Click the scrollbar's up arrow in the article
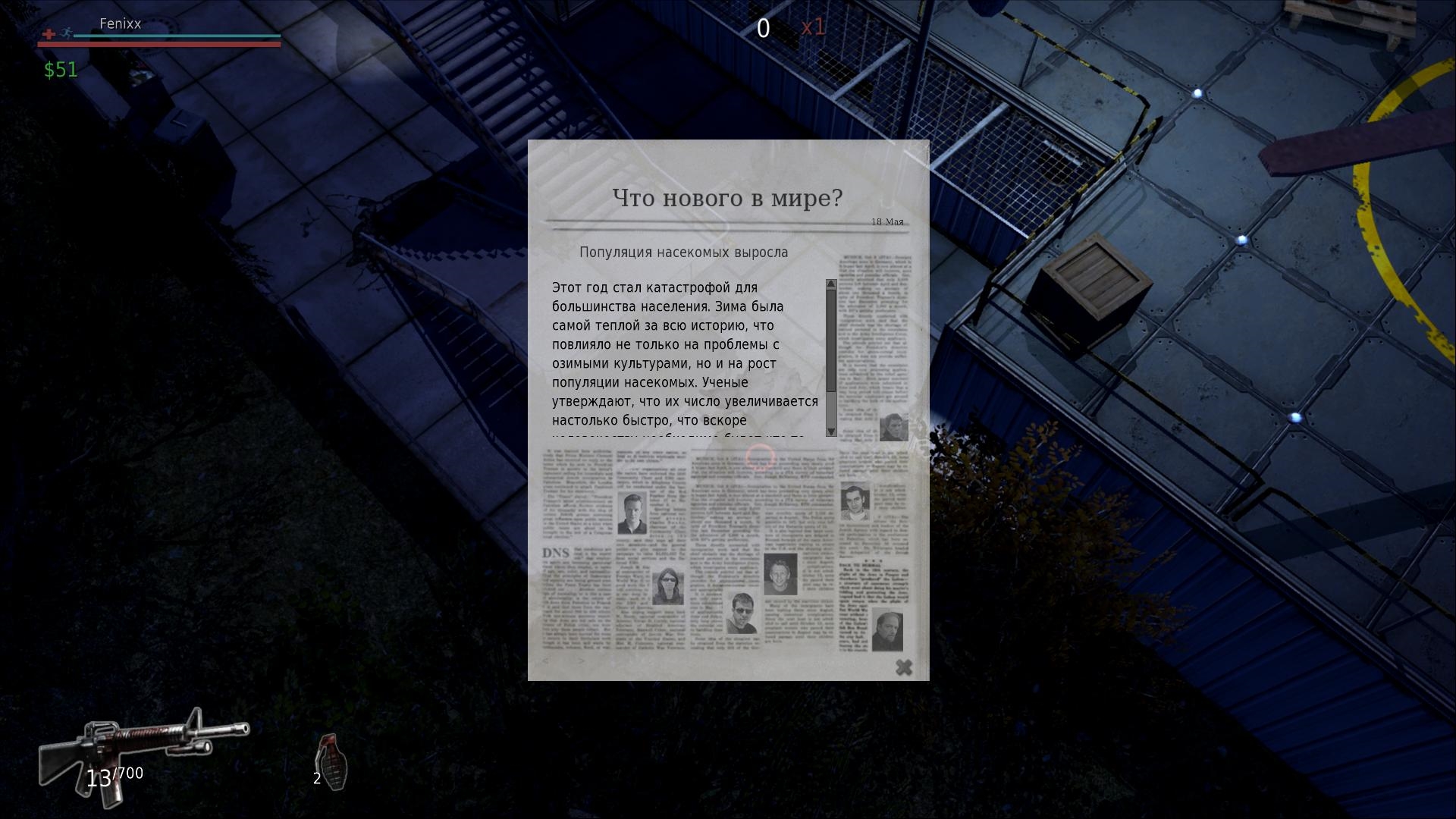Image resolution: width=1456 pixels, height=819 pixels. 831,284
